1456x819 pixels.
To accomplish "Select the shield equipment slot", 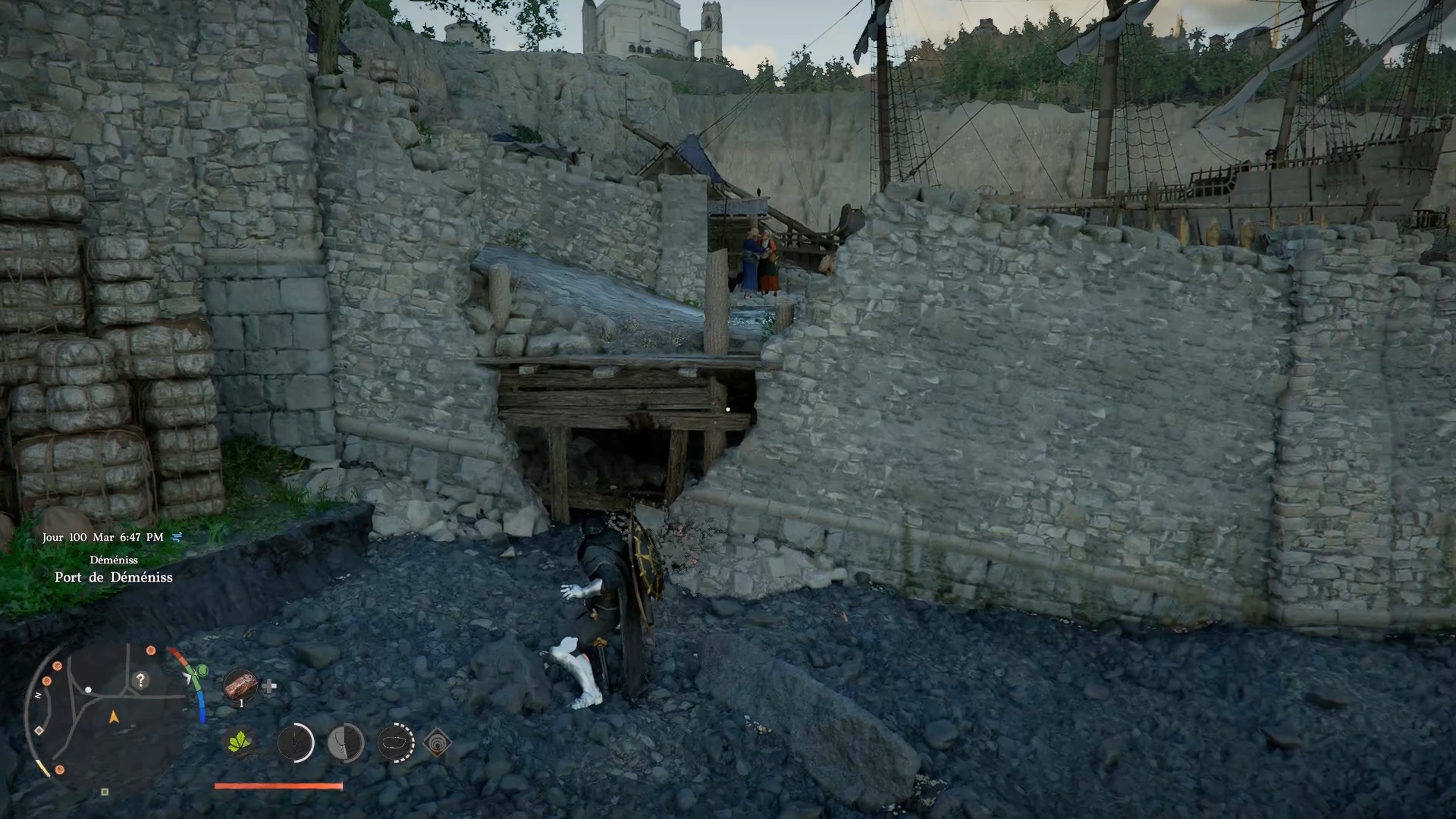I will point(346,743).
